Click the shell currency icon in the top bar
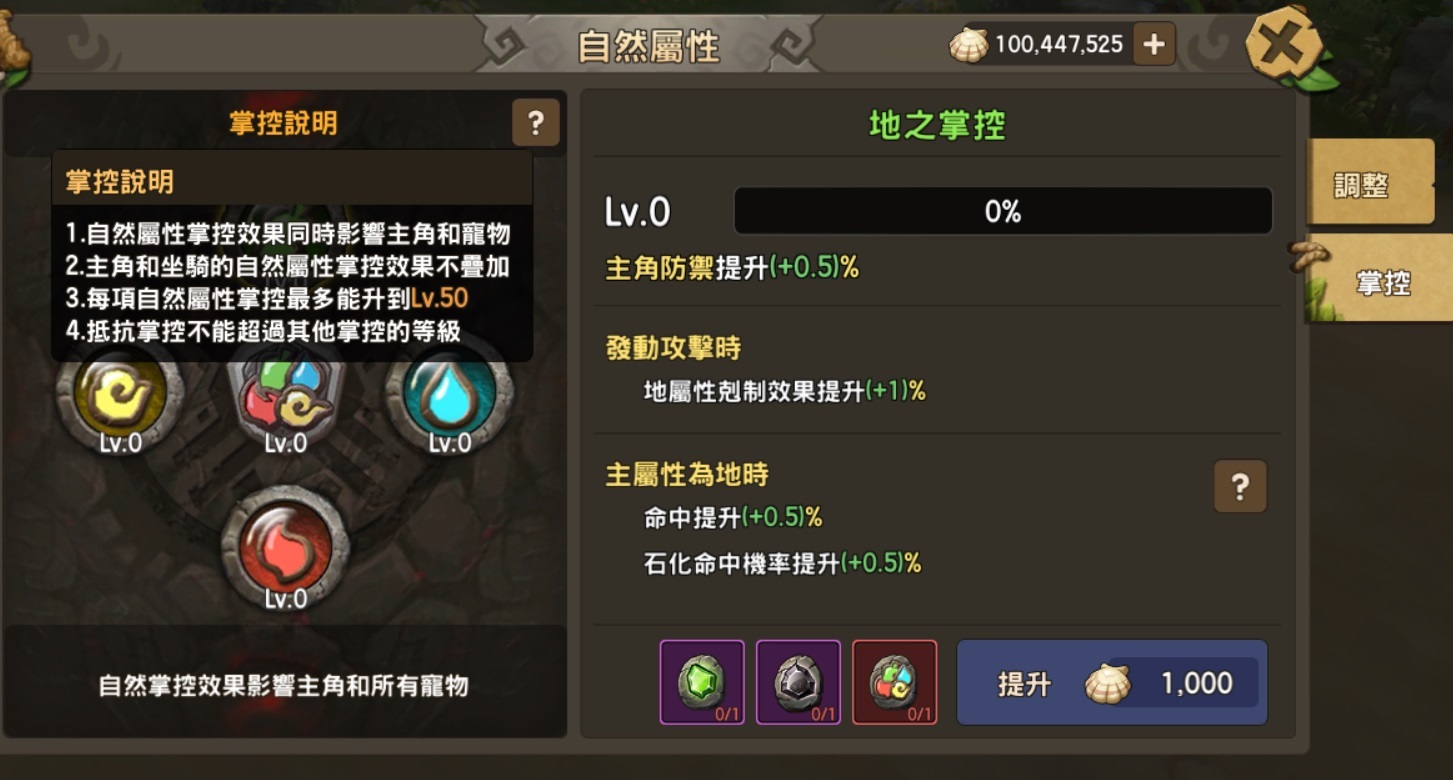Image resolution: width=1453 pixels, height=780 pixels. point(968,43)
